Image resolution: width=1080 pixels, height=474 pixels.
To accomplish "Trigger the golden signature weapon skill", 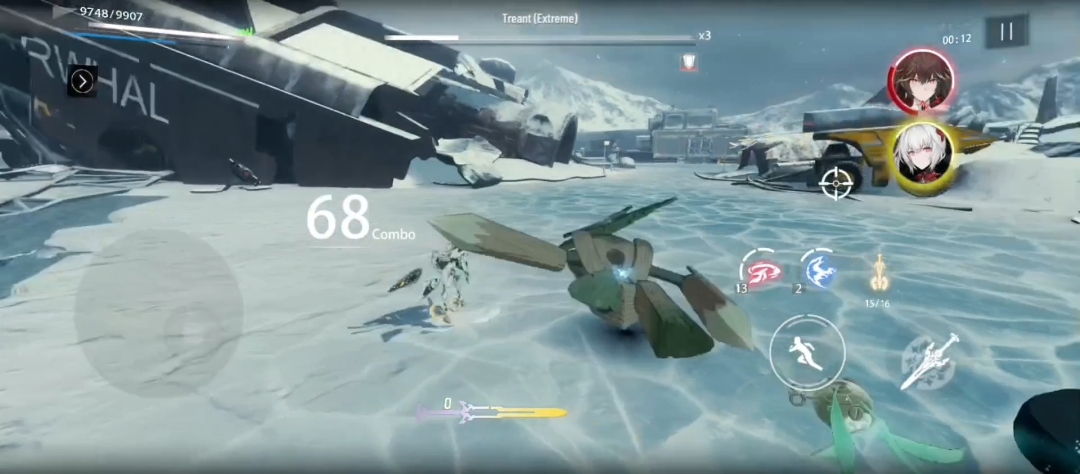I will 877,271.
